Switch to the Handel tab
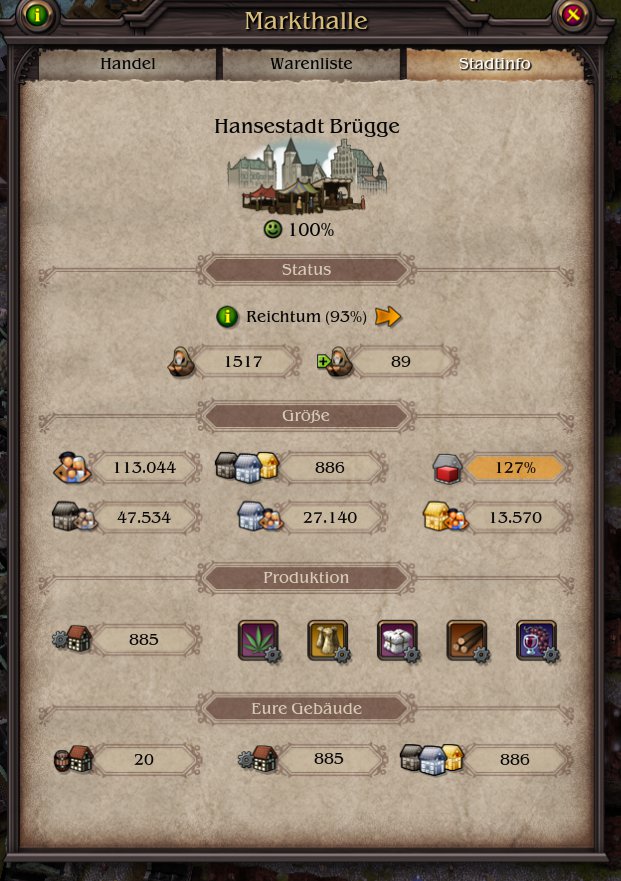Viewport: 621px width, 881px height. pos(128,64)
